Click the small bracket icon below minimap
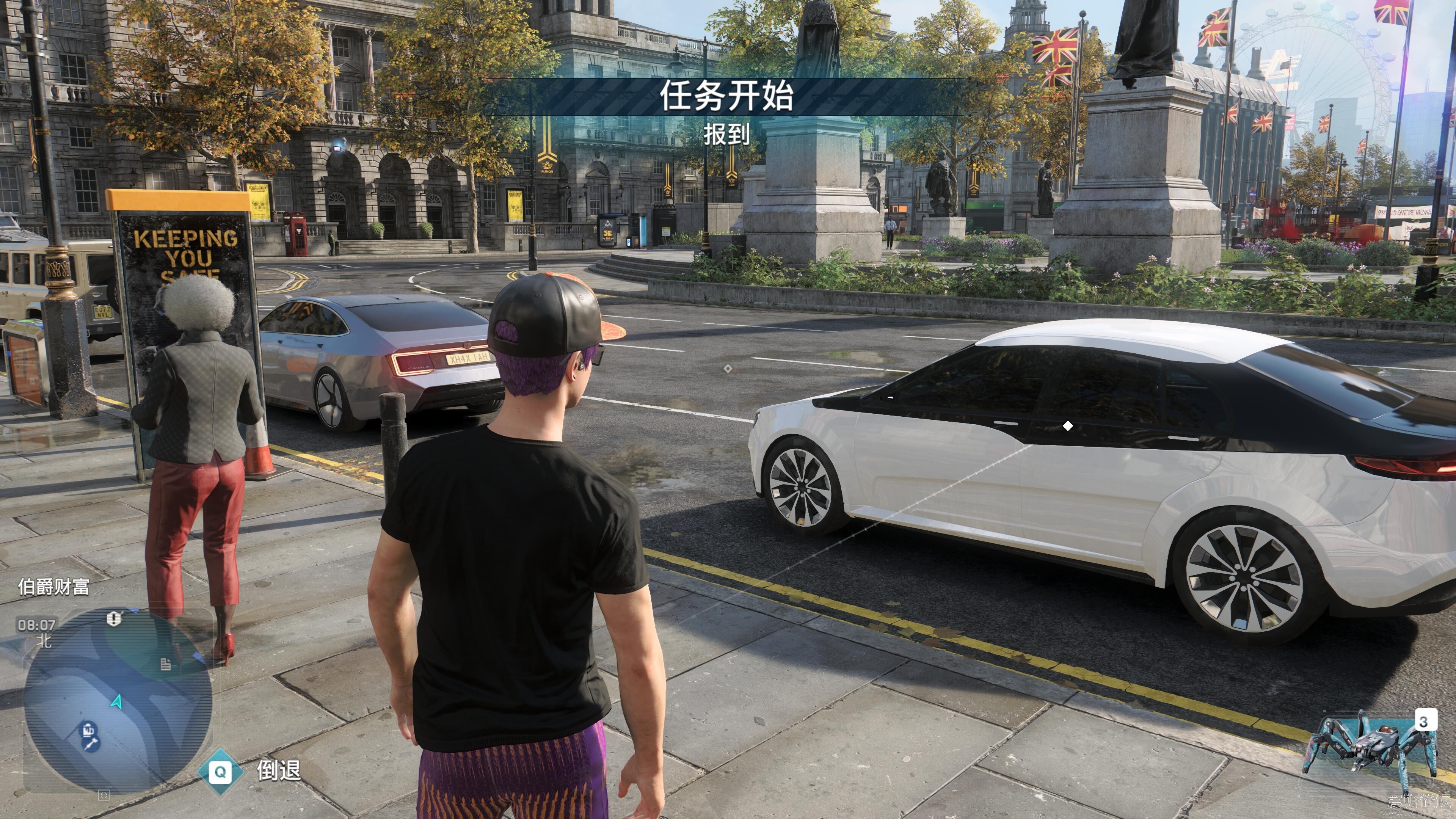The image size is (1456, 819). tap(104, 795)
